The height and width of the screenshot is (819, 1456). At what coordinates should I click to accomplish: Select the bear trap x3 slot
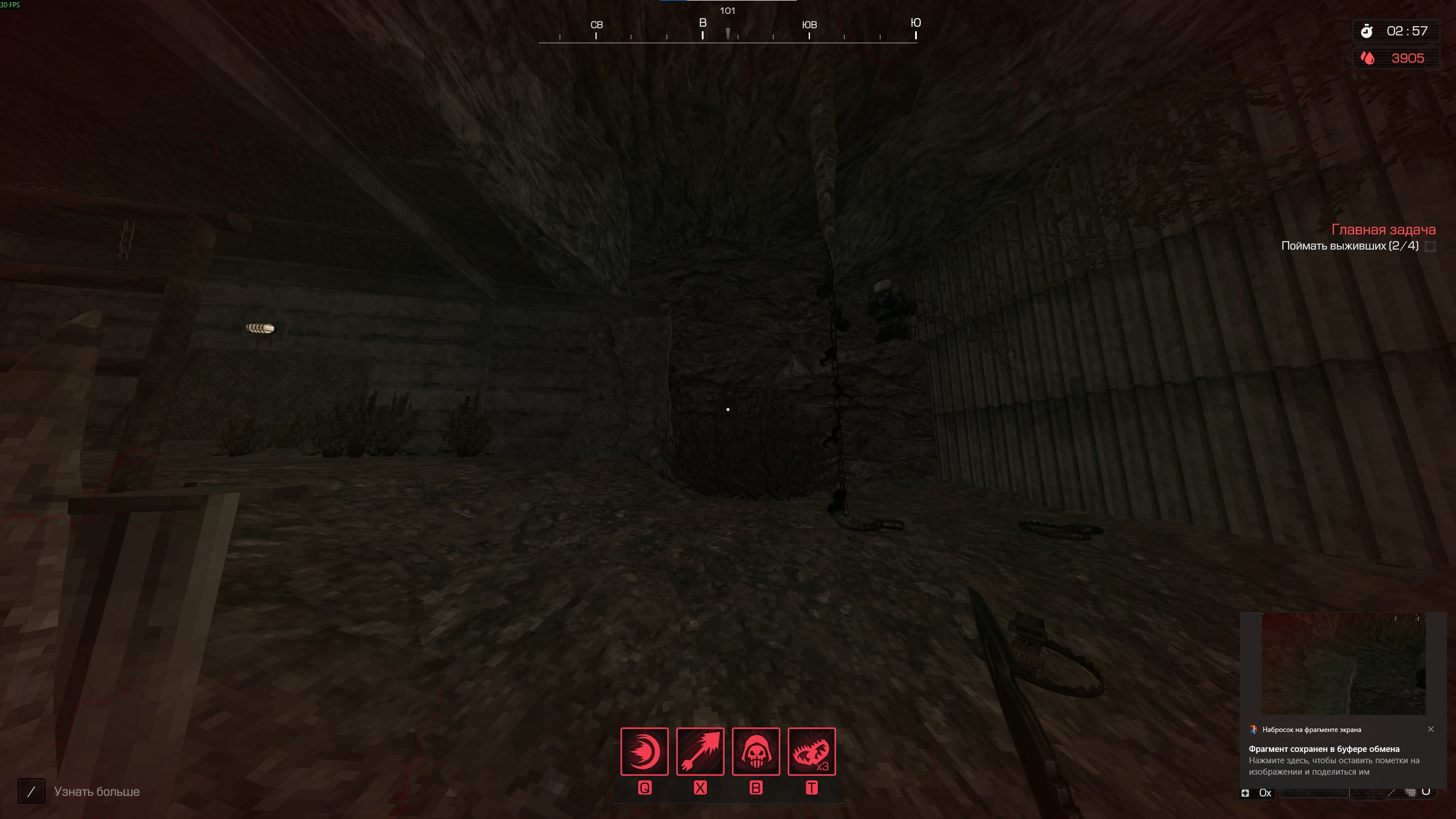click(x=812, y=751)
